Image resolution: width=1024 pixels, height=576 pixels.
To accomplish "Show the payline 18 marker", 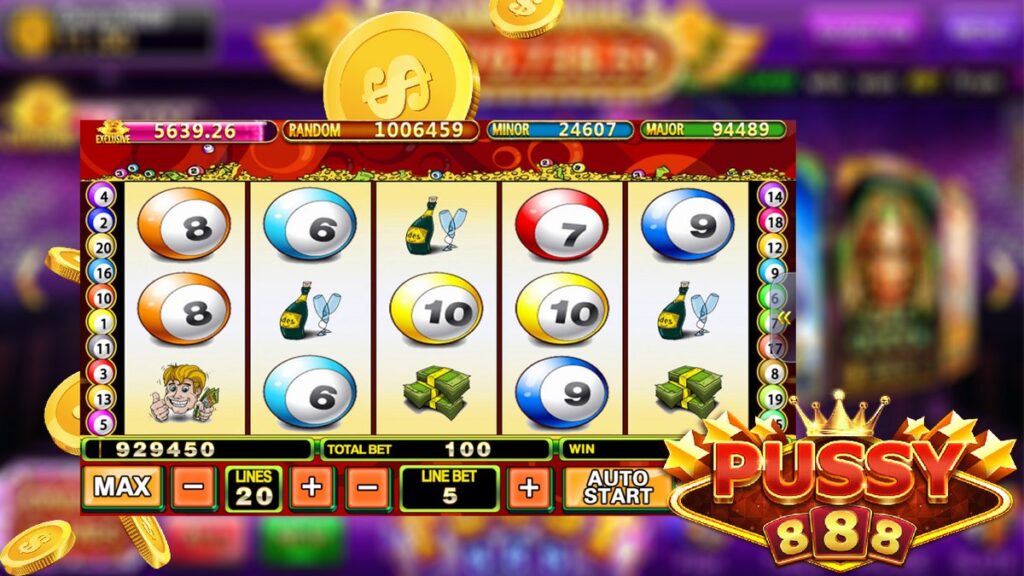I will [772, 221].
